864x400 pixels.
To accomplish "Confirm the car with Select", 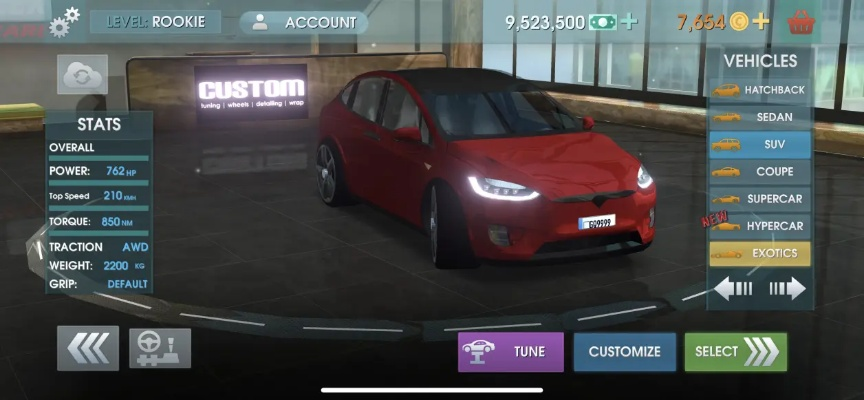I will 735,351.
